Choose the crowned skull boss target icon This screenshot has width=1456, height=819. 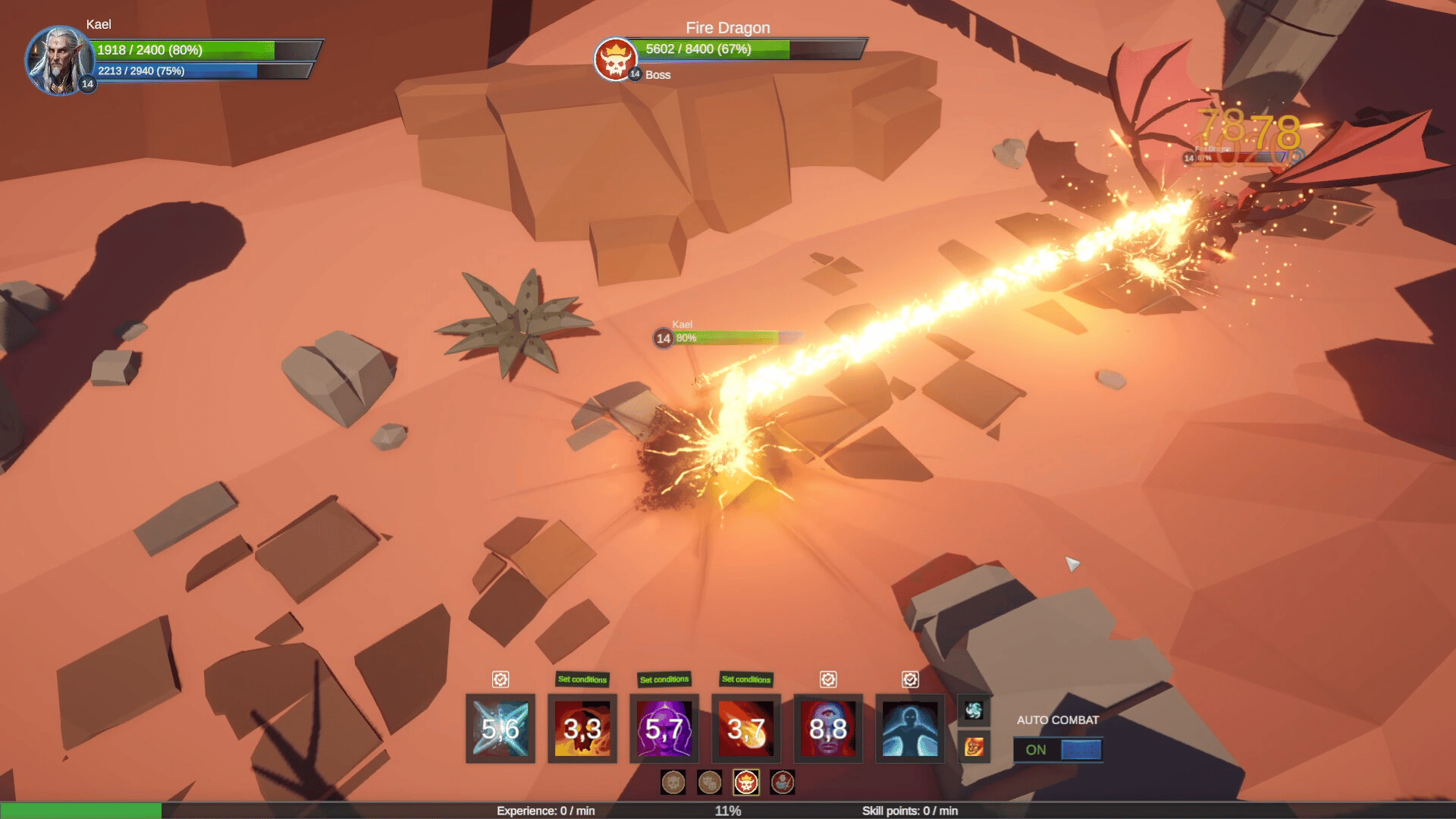(x=746, y=783)
